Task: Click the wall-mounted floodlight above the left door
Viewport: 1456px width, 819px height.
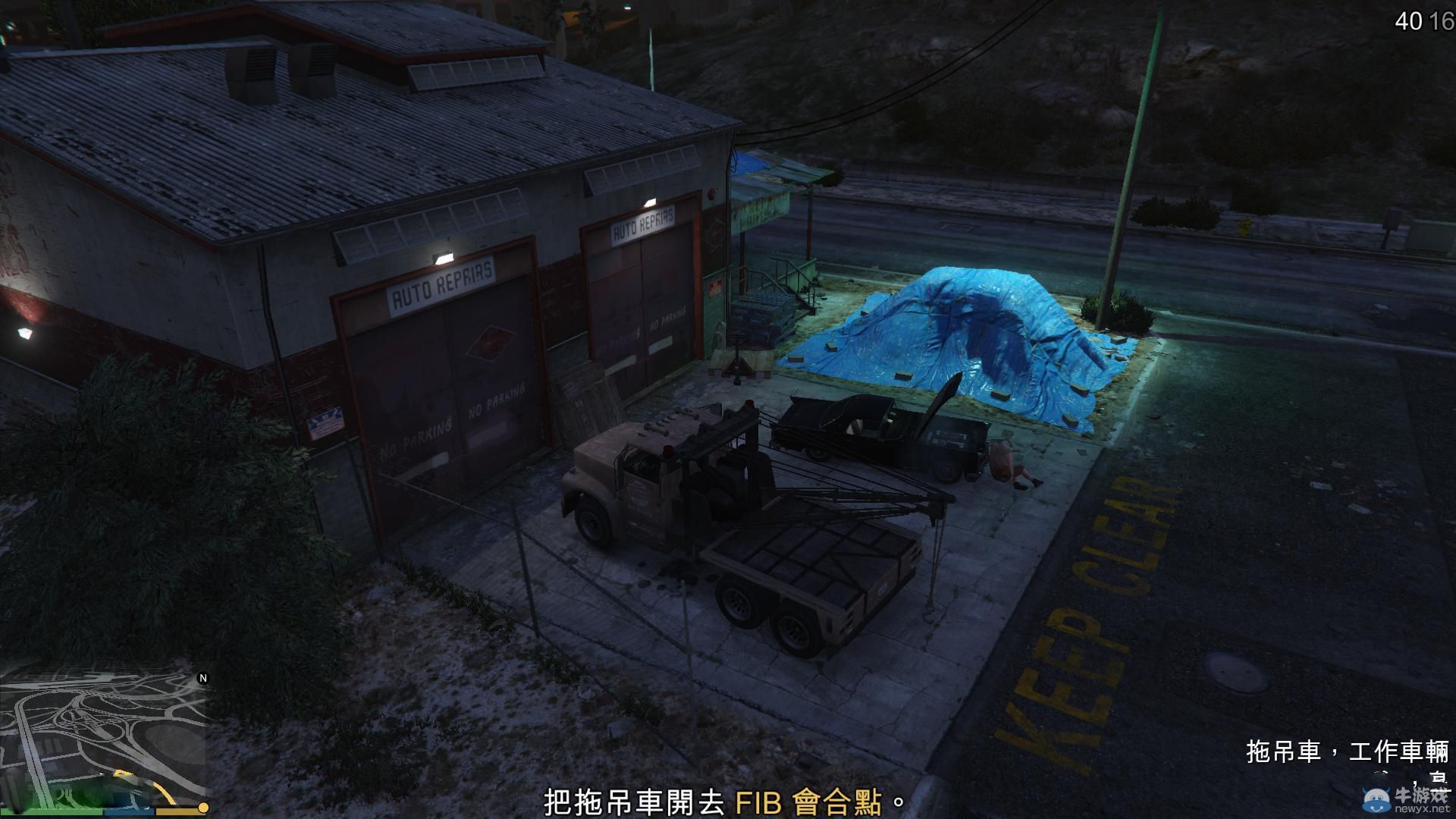Action: pos(442,256)
